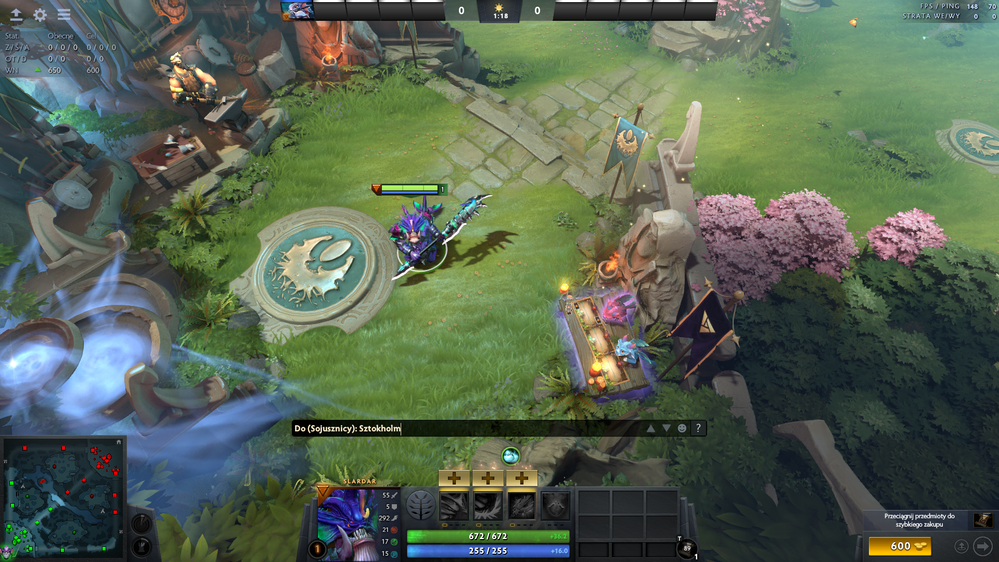Open the chat emoticon picker
The height and width of the screenshot is (562, 999).
tap(682, 428)
